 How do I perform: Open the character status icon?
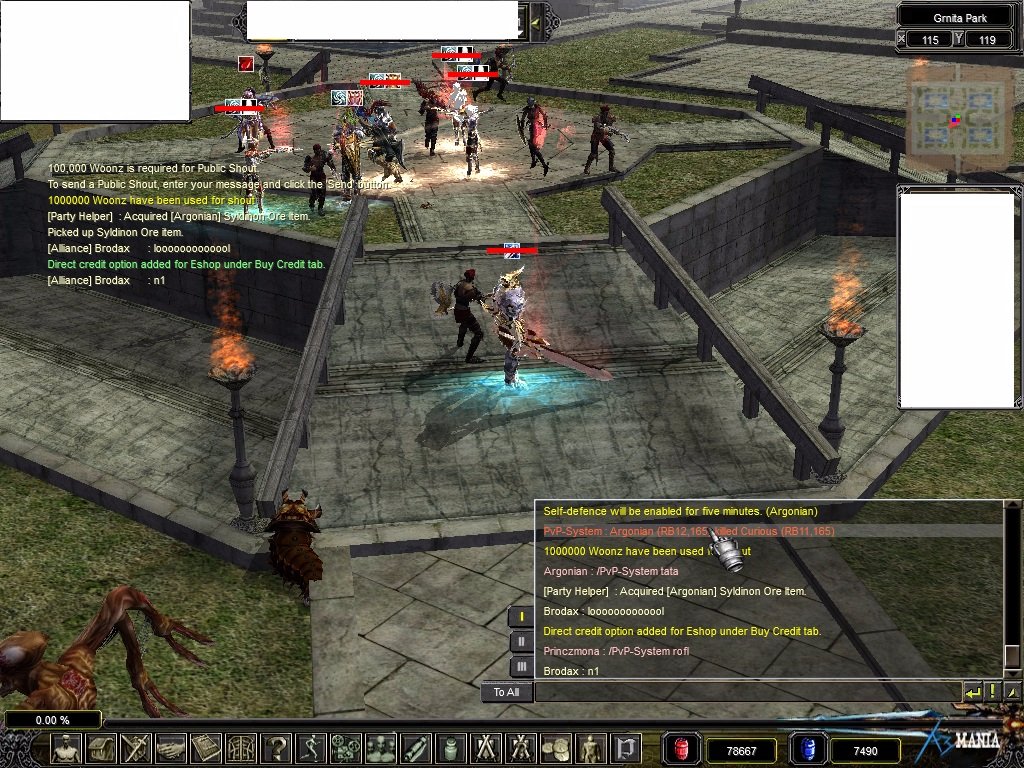(67, 749)
